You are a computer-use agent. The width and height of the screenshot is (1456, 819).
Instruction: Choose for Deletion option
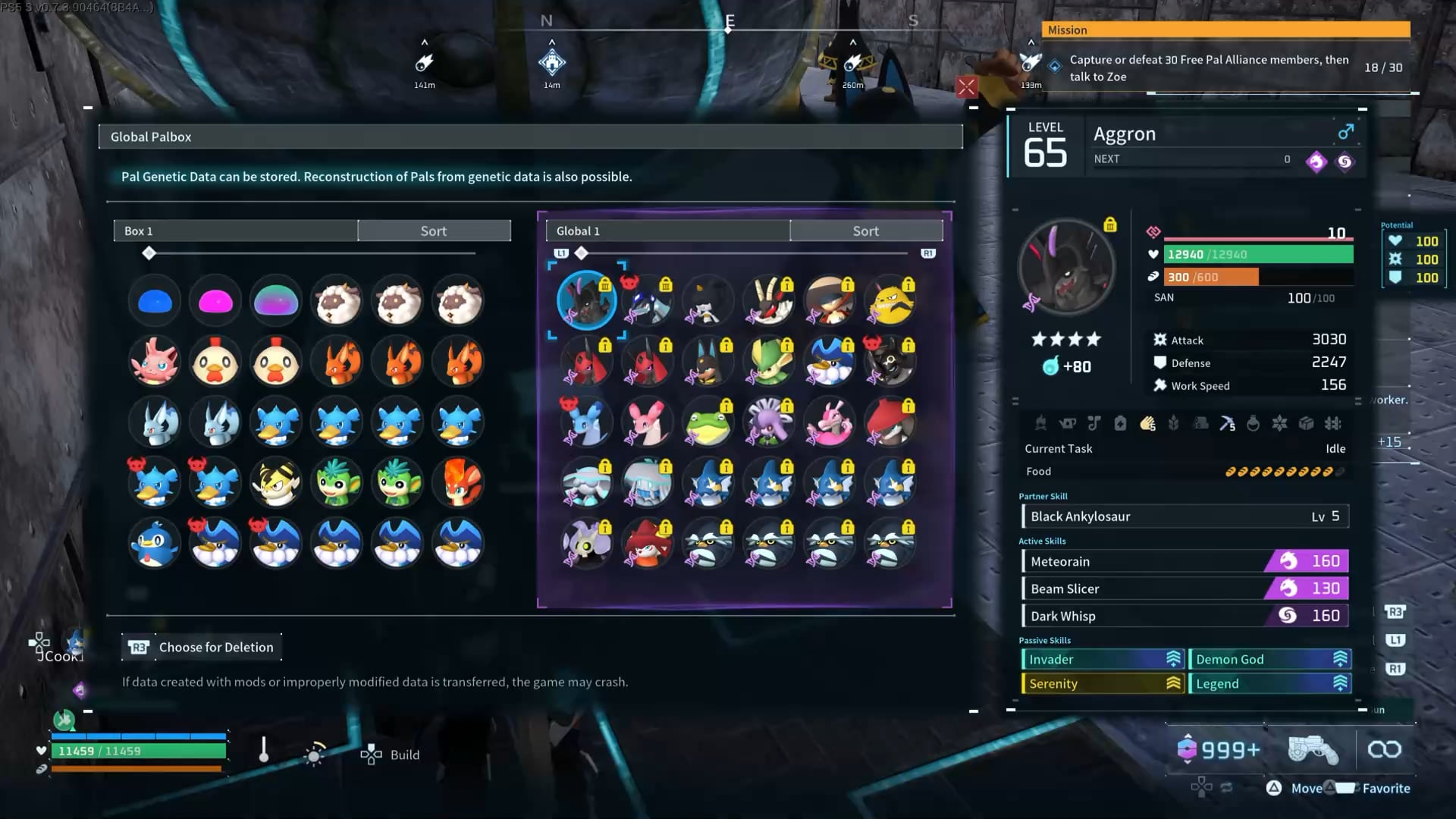tap(202, 647)
